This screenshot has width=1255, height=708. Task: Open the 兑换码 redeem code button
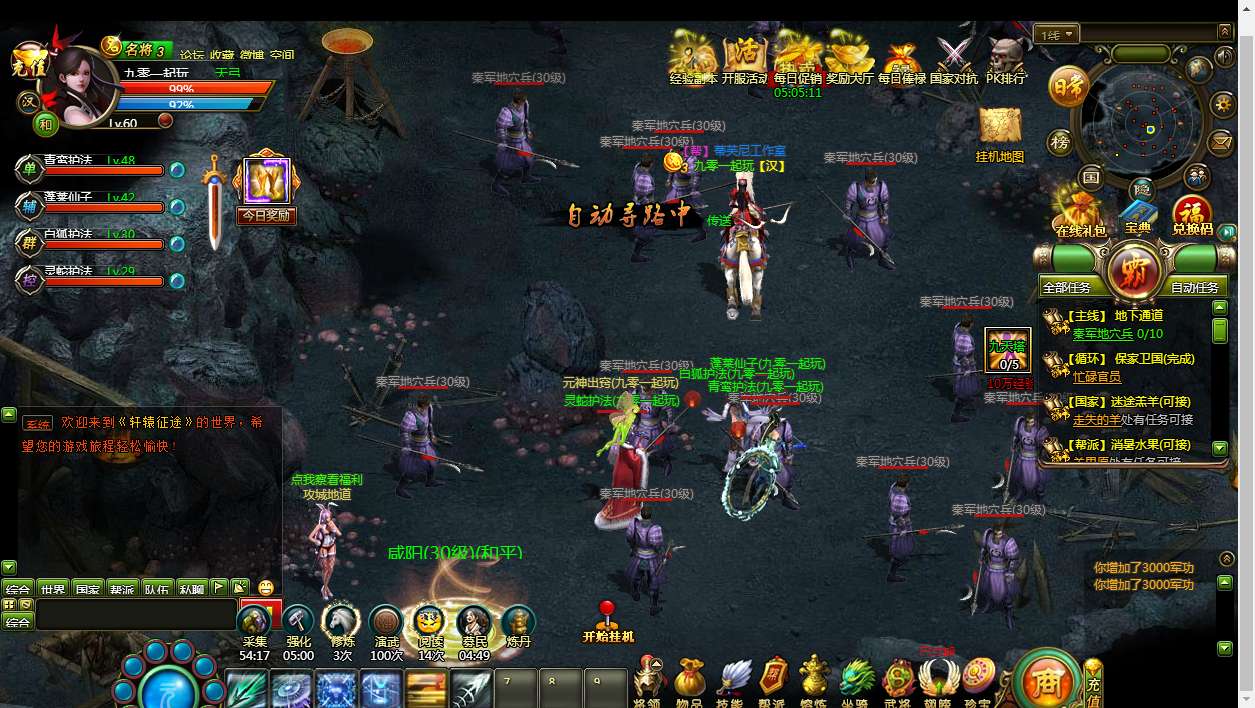[1192, 214]
